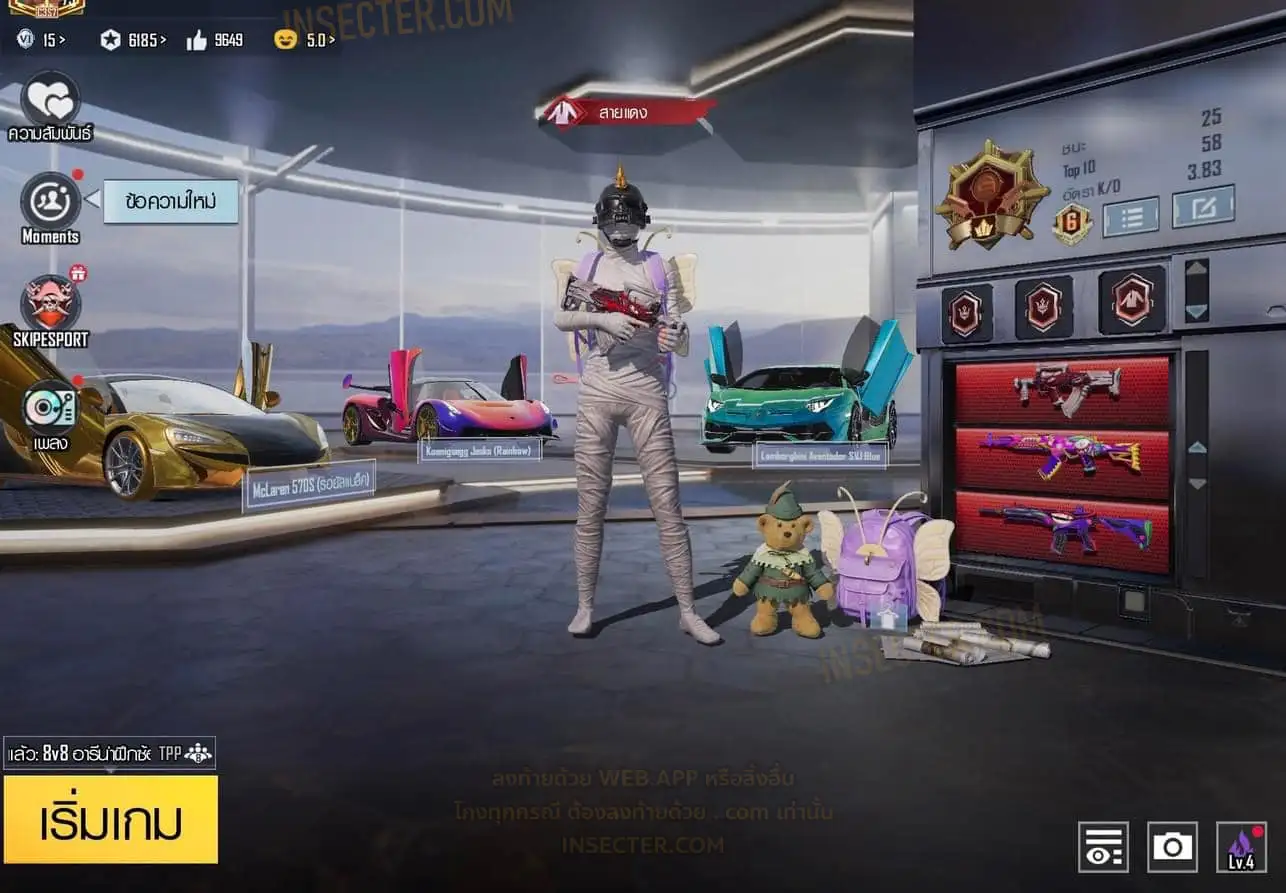Open the popularity star counter 6185
This screenshot has width=1286, height=893.
[x=133, y=40]
